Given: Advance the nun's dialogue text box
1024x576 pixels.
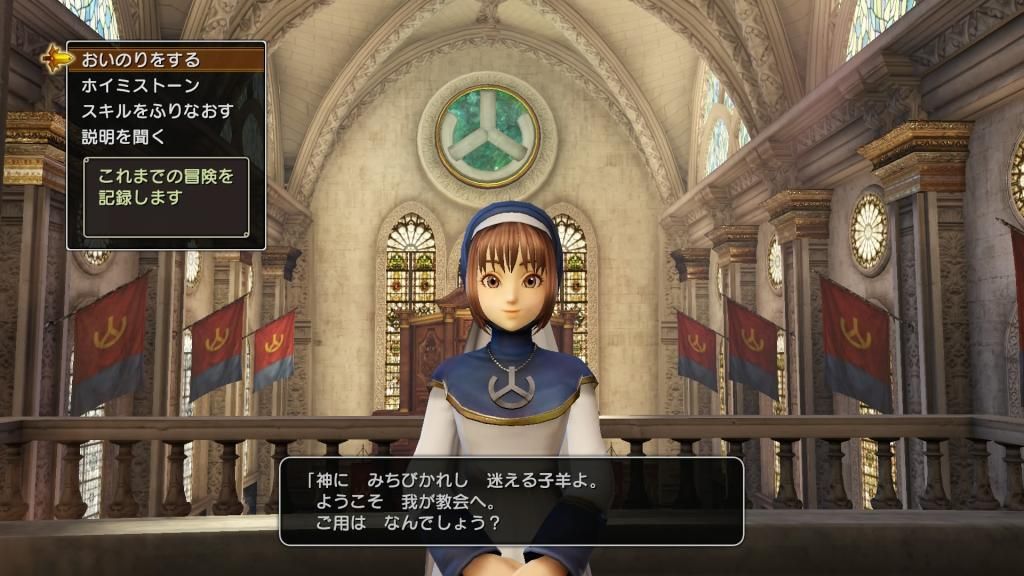Looking at the screenshot, I should pyautogui.click(x=511, y=501).
